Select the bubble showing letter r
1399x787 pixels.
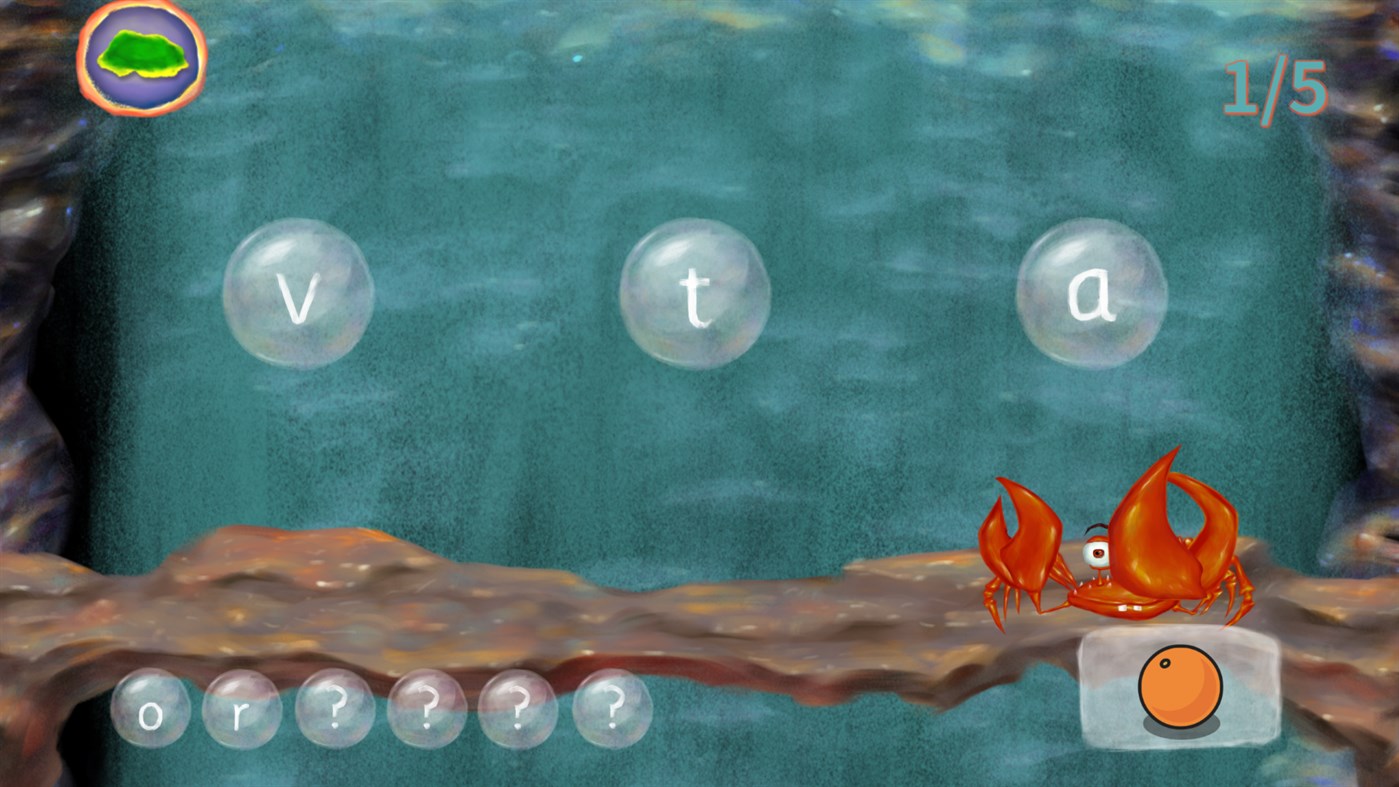[243, 709]
